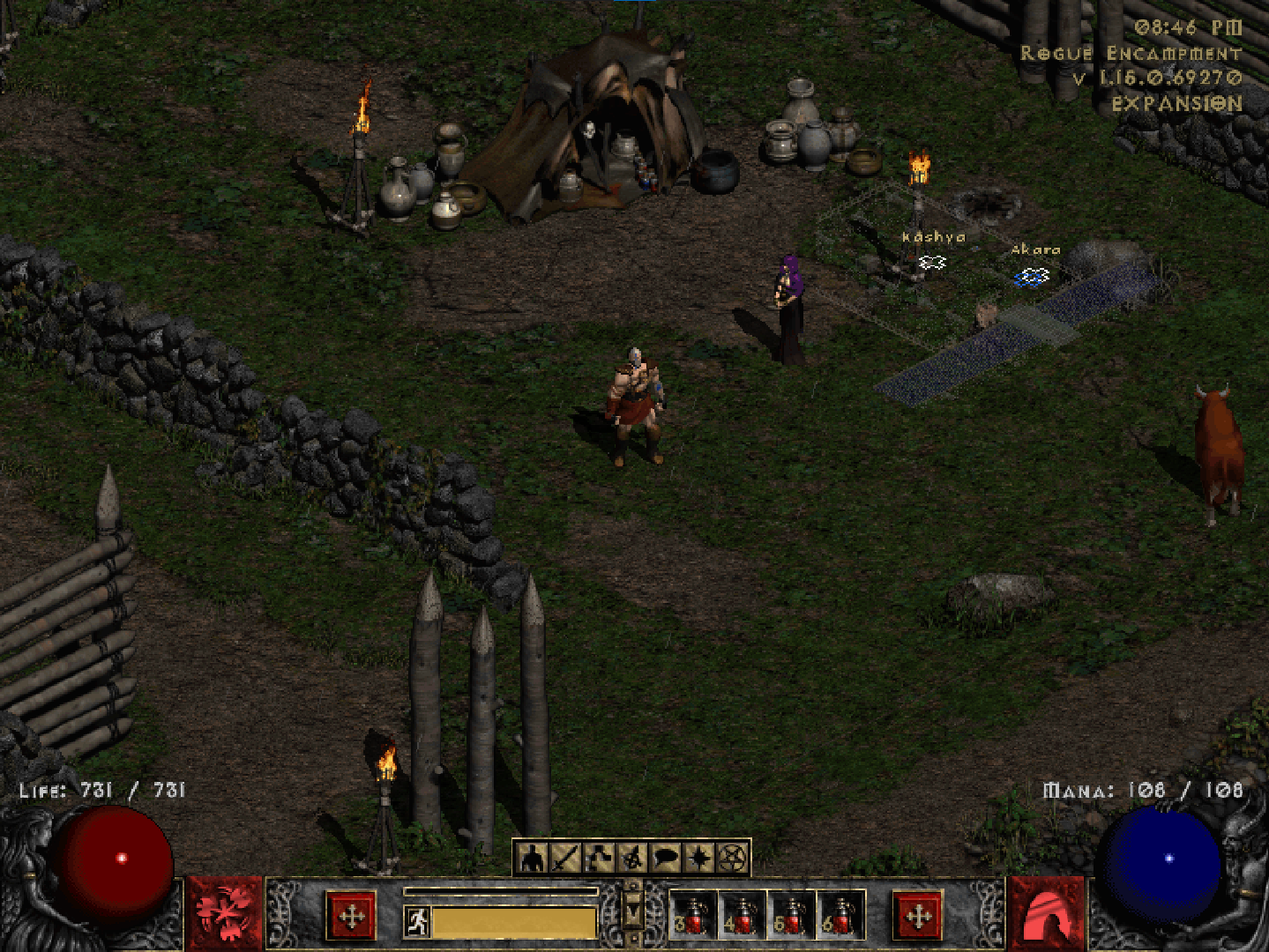This screenshot has width=1269, height=952.
Task: Talk to Akara near the blue tiles
Action: 1030,275
